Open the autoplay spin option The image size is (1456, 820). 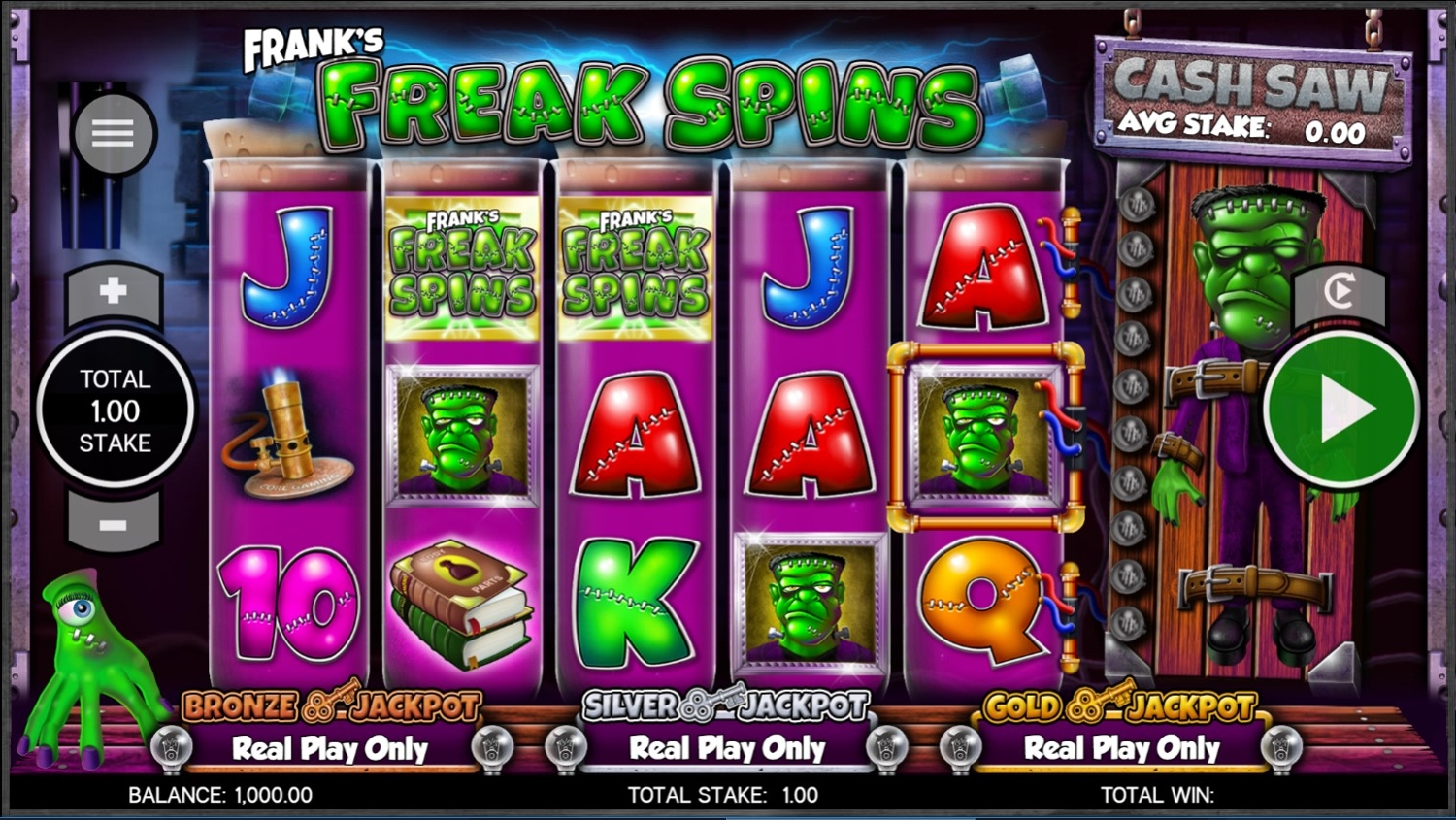[1340, 291]
